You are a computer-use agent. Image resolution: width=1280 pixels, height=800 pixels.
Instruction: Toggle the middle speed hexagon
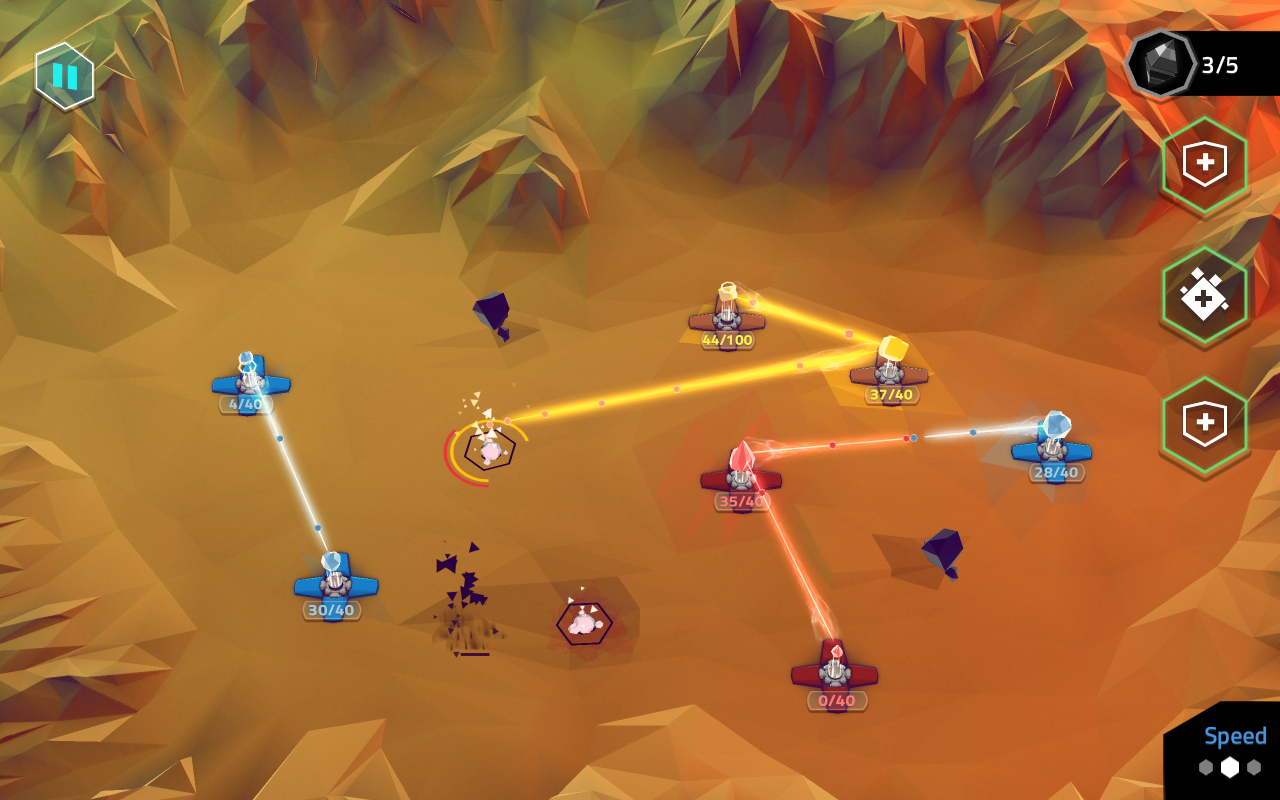(1230, 767)
